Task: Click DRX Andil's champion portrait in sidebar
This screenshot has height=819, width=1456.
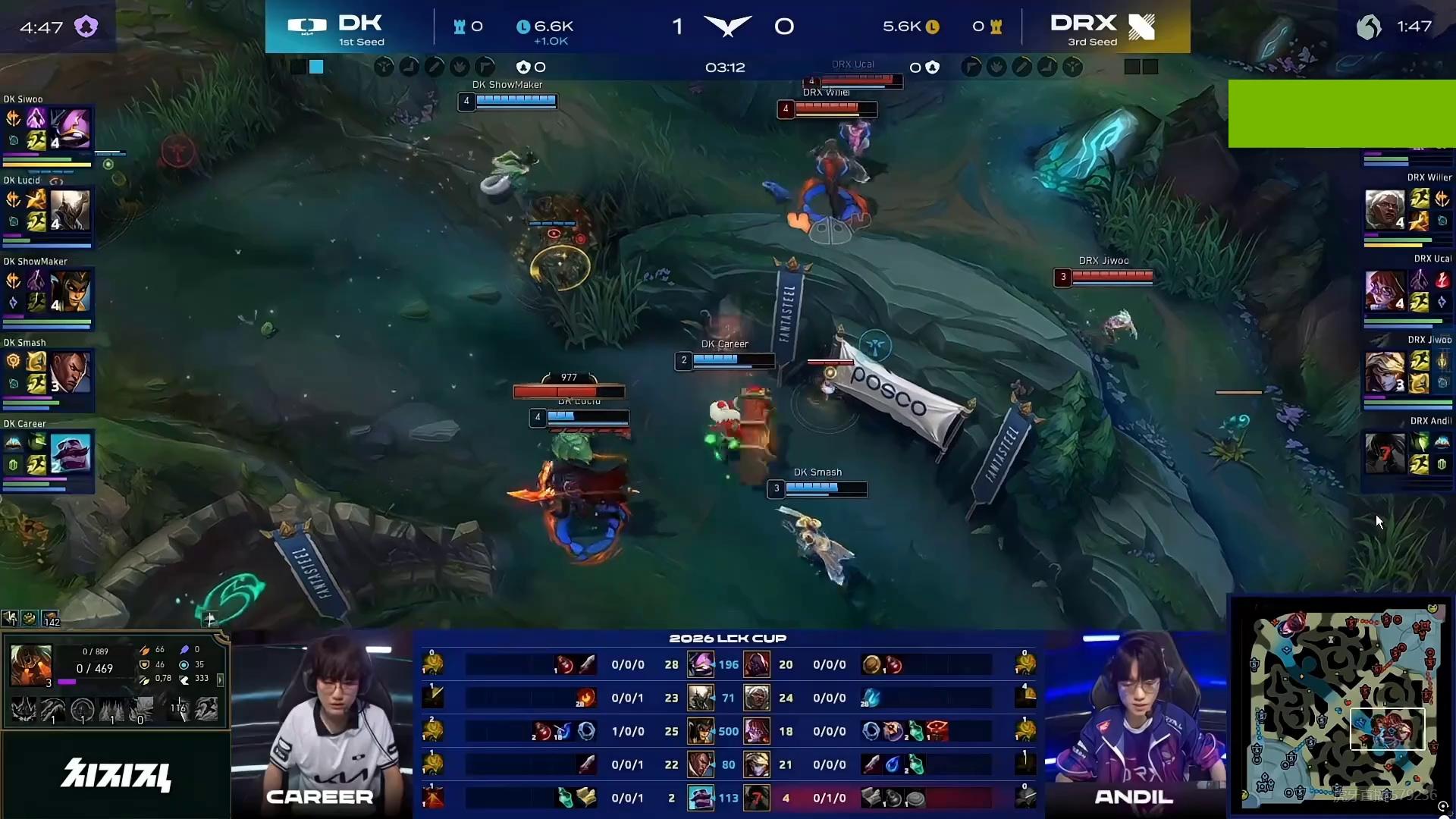Action: coord(1384,453)
